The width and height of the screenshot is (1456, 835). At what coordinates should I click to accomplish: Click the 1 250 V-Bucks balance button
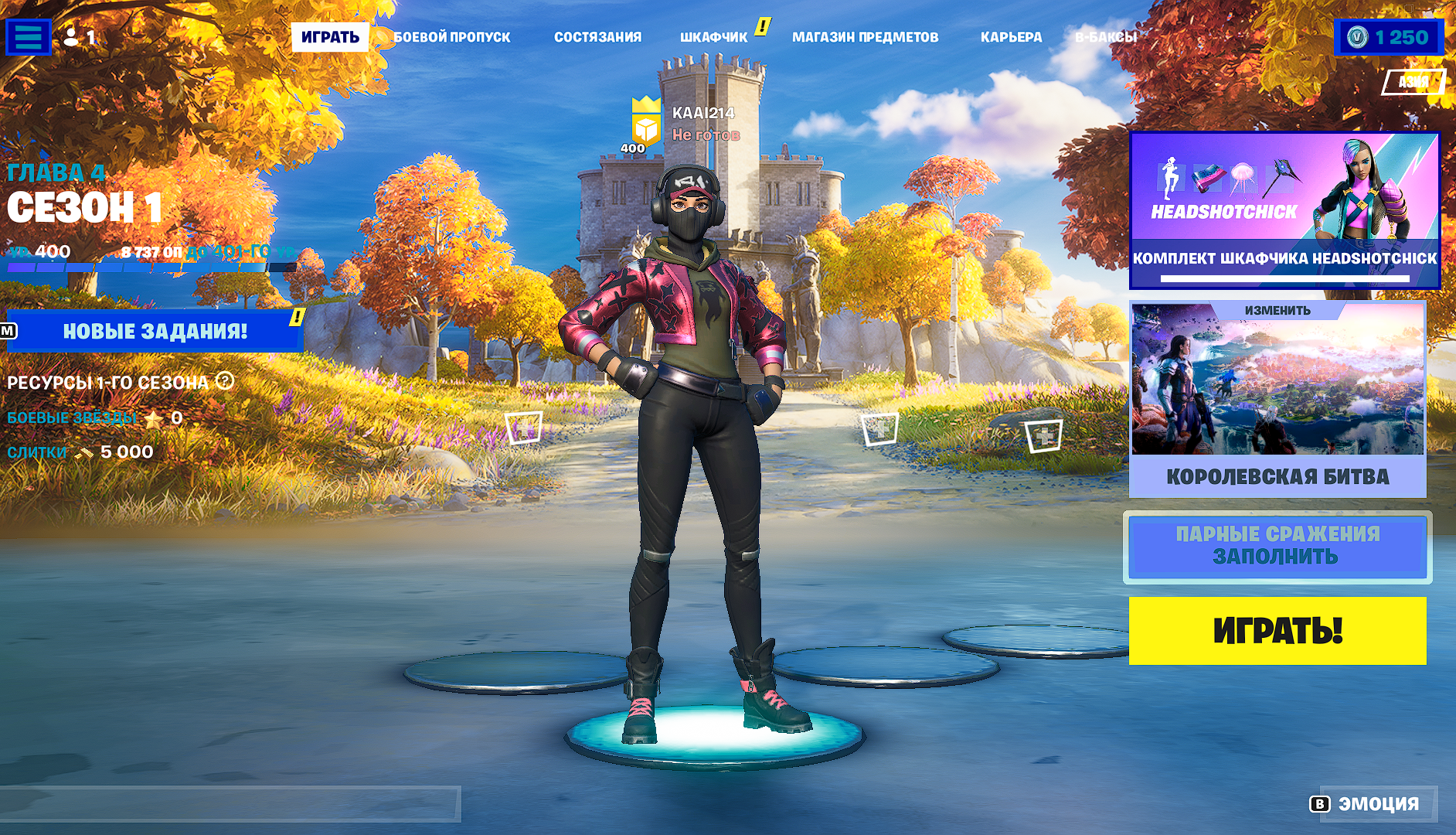[1388, 37]
